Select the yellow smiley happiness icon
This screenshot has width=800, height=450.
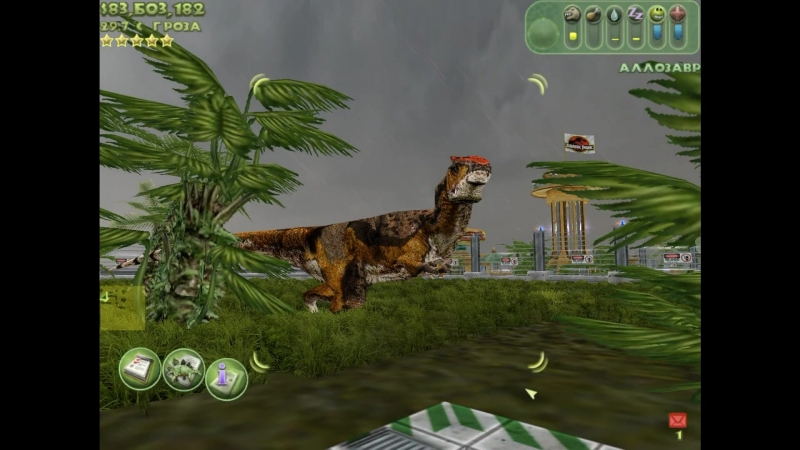point(656,14)
